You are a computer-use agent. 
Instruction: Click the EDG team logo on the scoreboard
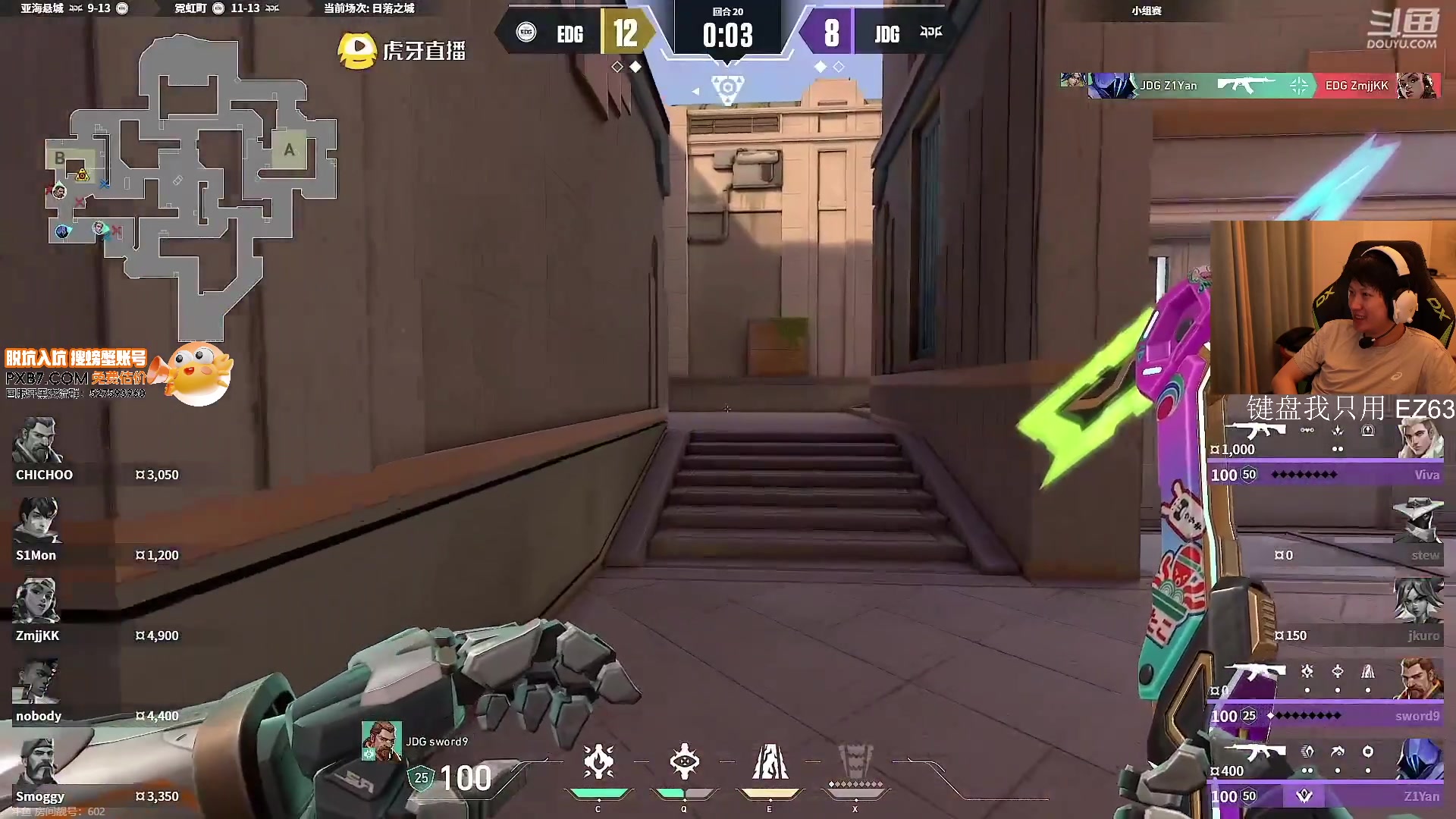pyautogui.click(x=526, y=33)
